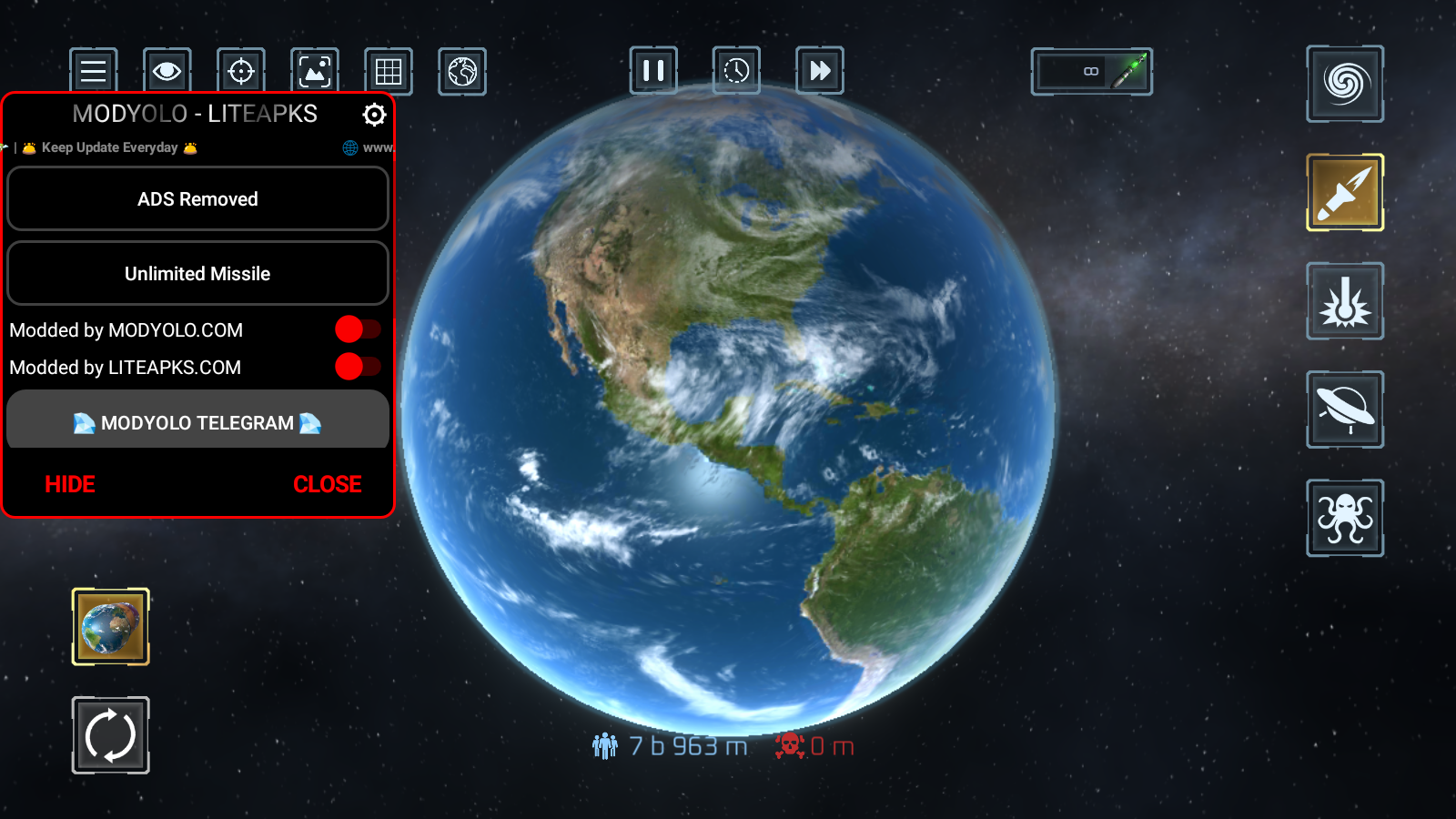Toggle the grid overlay button
This screenshot has height=819, width=1456.
pyautogui.click(x=389, y=71)
